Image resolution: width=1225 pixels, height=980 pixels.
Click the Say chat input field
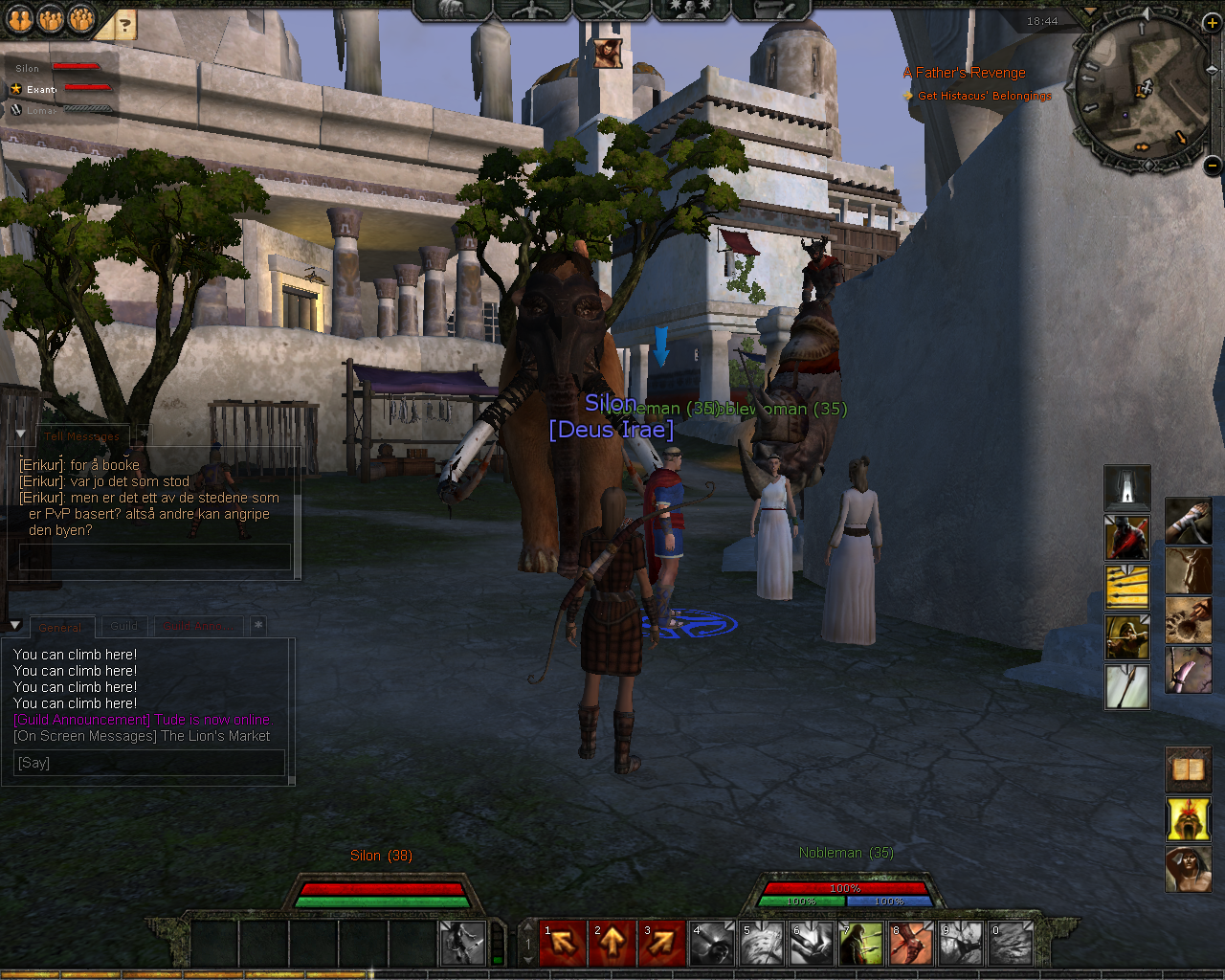tap(150, 763)
